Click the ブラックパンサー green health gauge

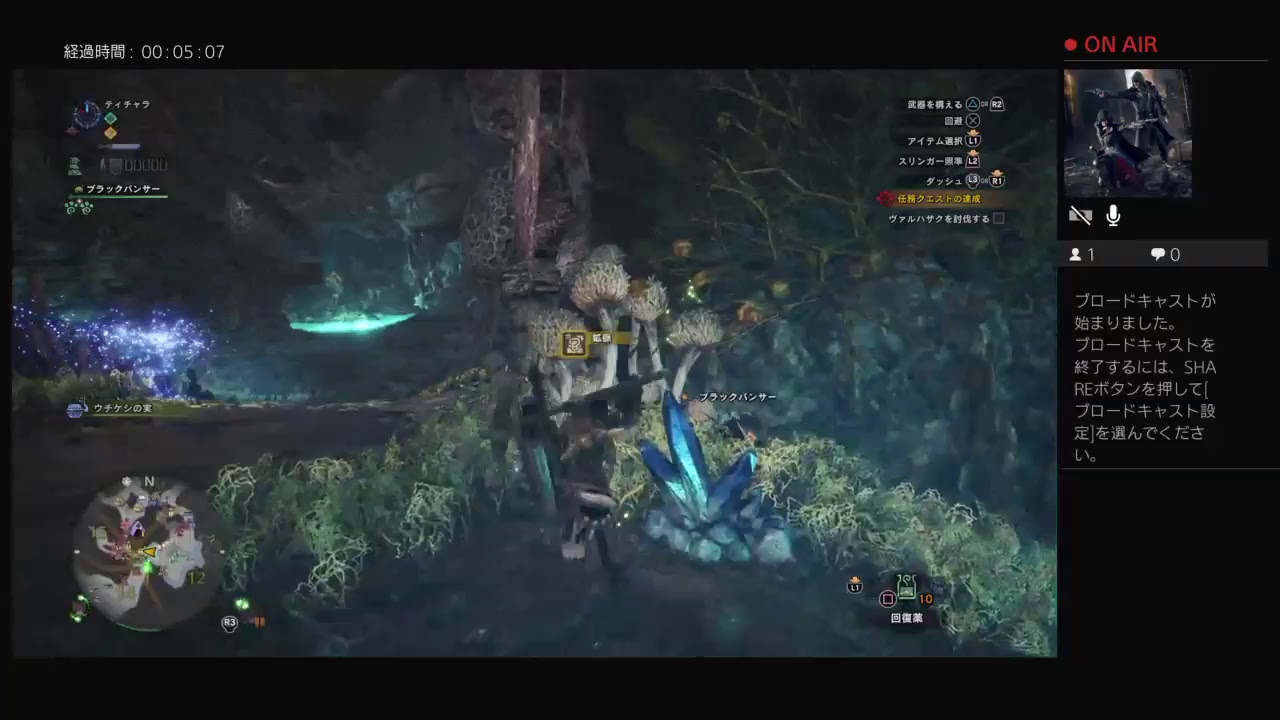[x=120, y=197]
